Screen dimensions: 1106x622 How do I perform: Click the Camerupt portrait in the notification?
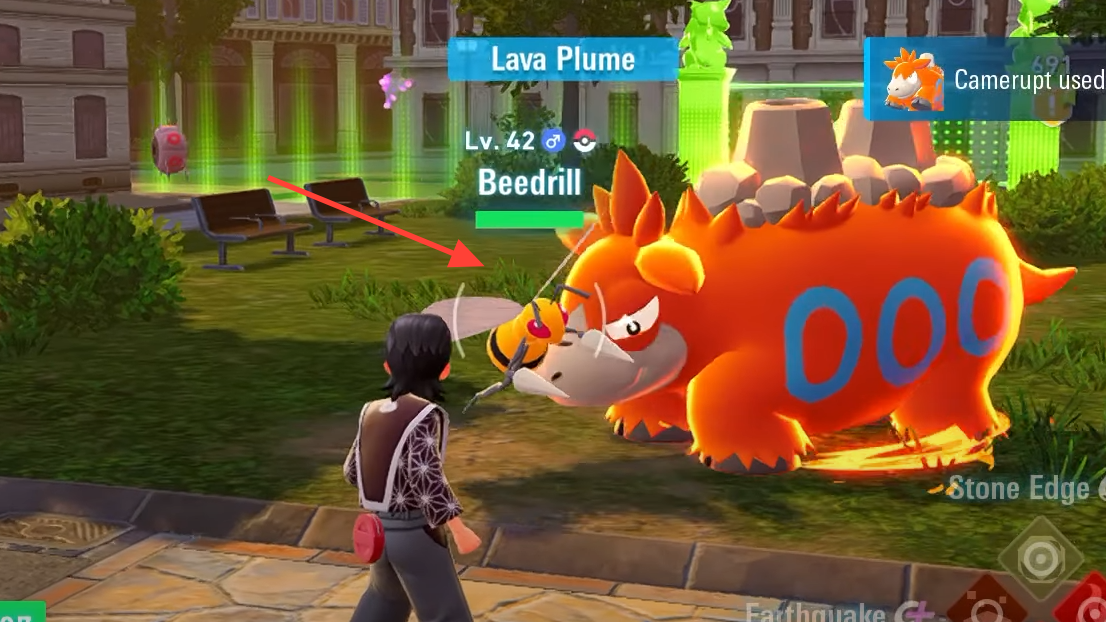(x=913, y=80)
